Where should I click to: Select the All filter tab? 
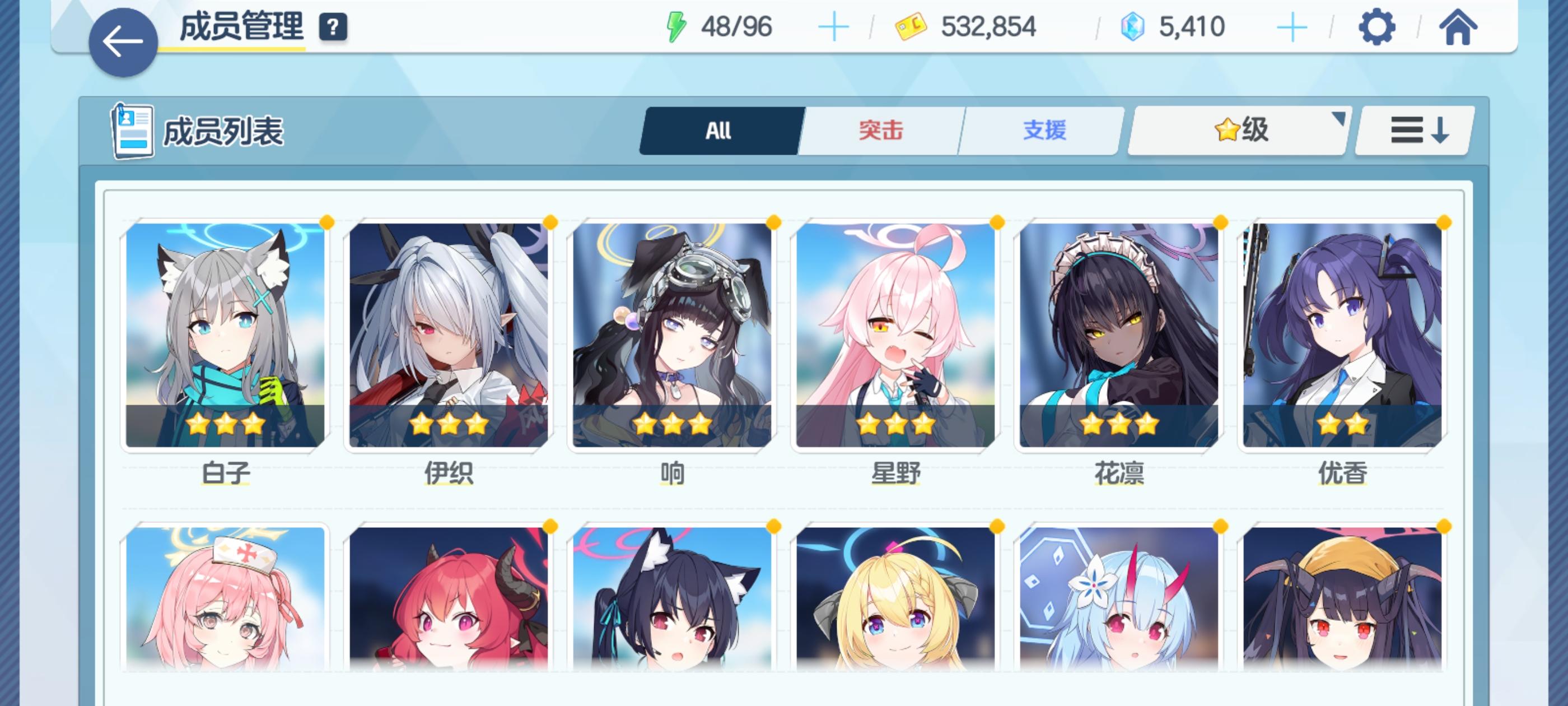tap(718, 131)
